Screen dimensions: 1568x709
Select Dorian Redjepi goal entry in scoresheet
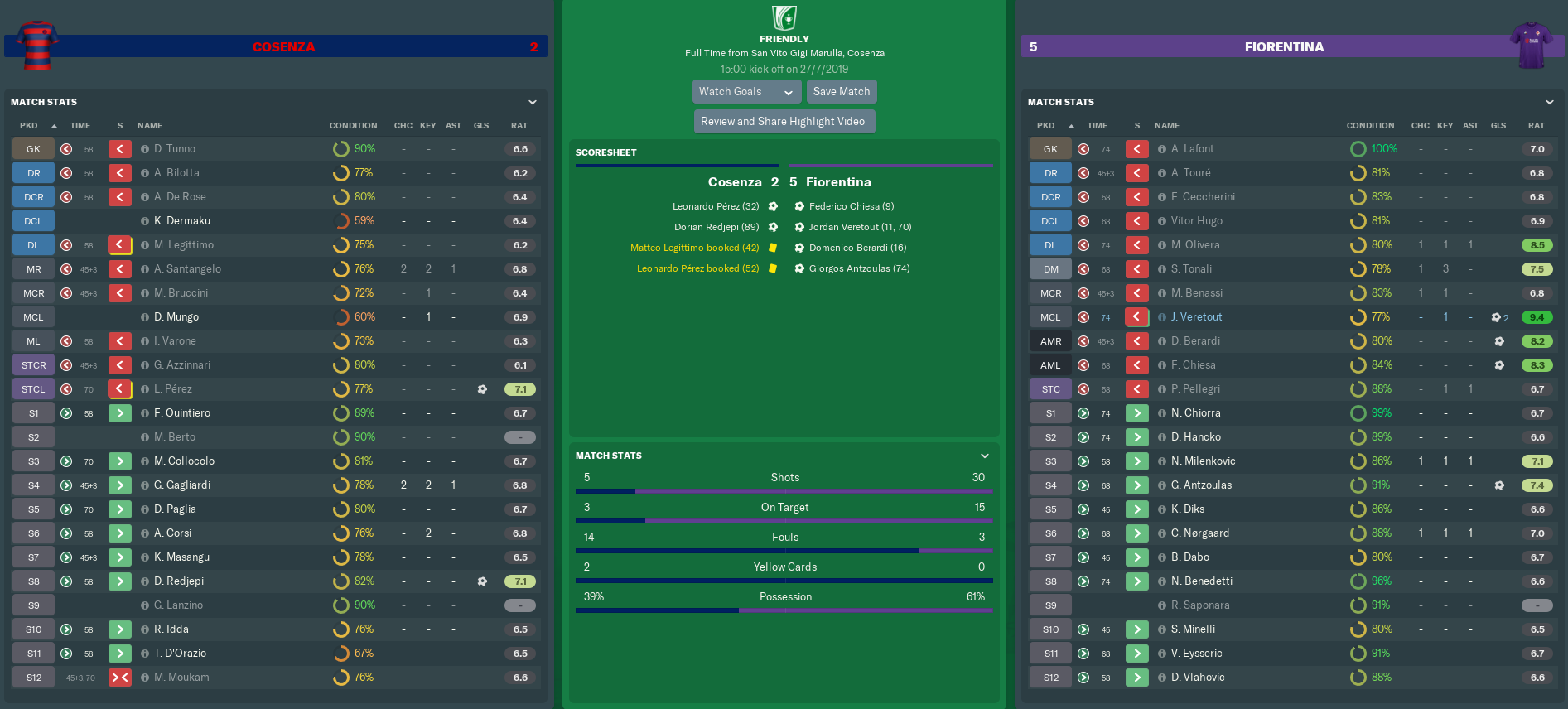716,227
